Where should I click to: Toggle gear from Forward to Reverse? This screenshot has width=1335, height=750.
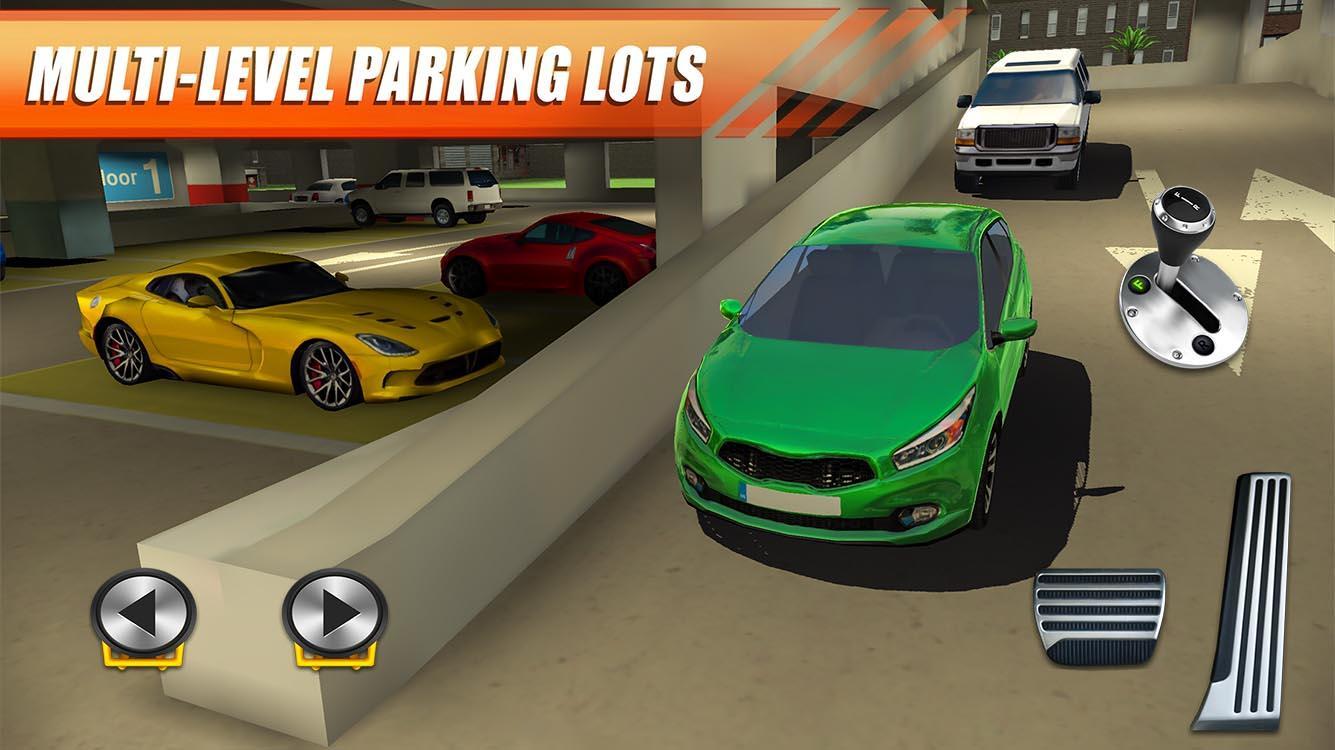tap(1202, 344)
